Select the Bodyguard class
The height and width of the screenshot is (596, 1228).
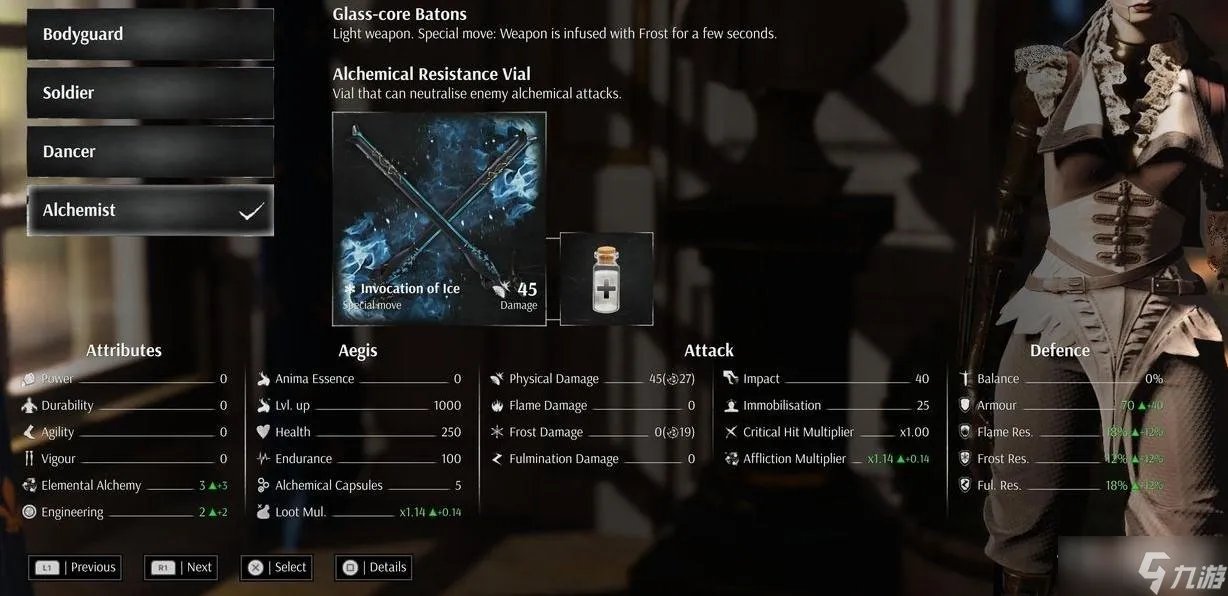coord(150,34)
